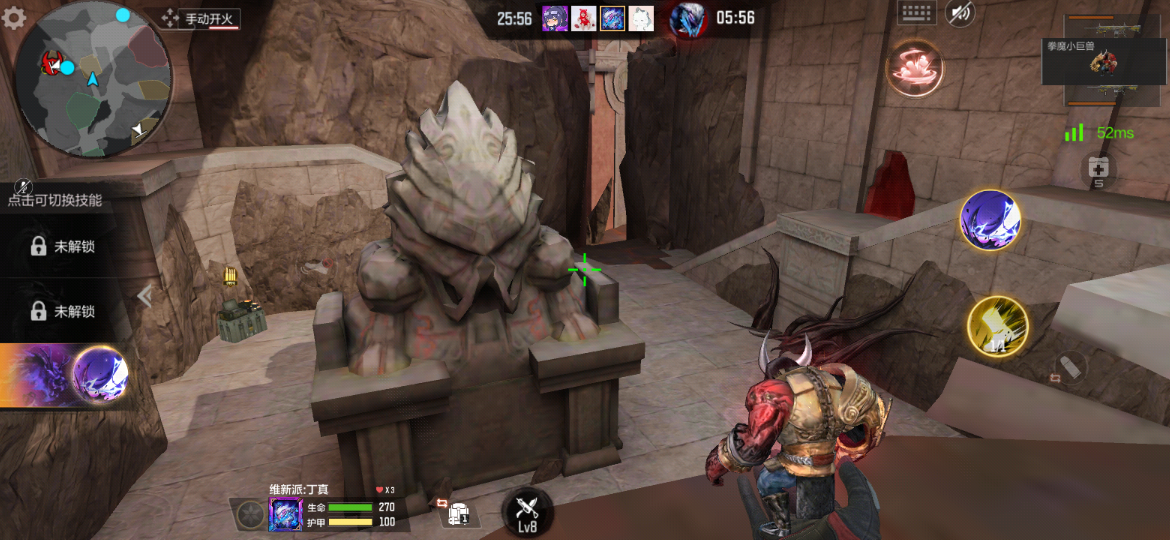
Task: Collapse the skill panel with the left arrow
Action: (x=146, y=295)
